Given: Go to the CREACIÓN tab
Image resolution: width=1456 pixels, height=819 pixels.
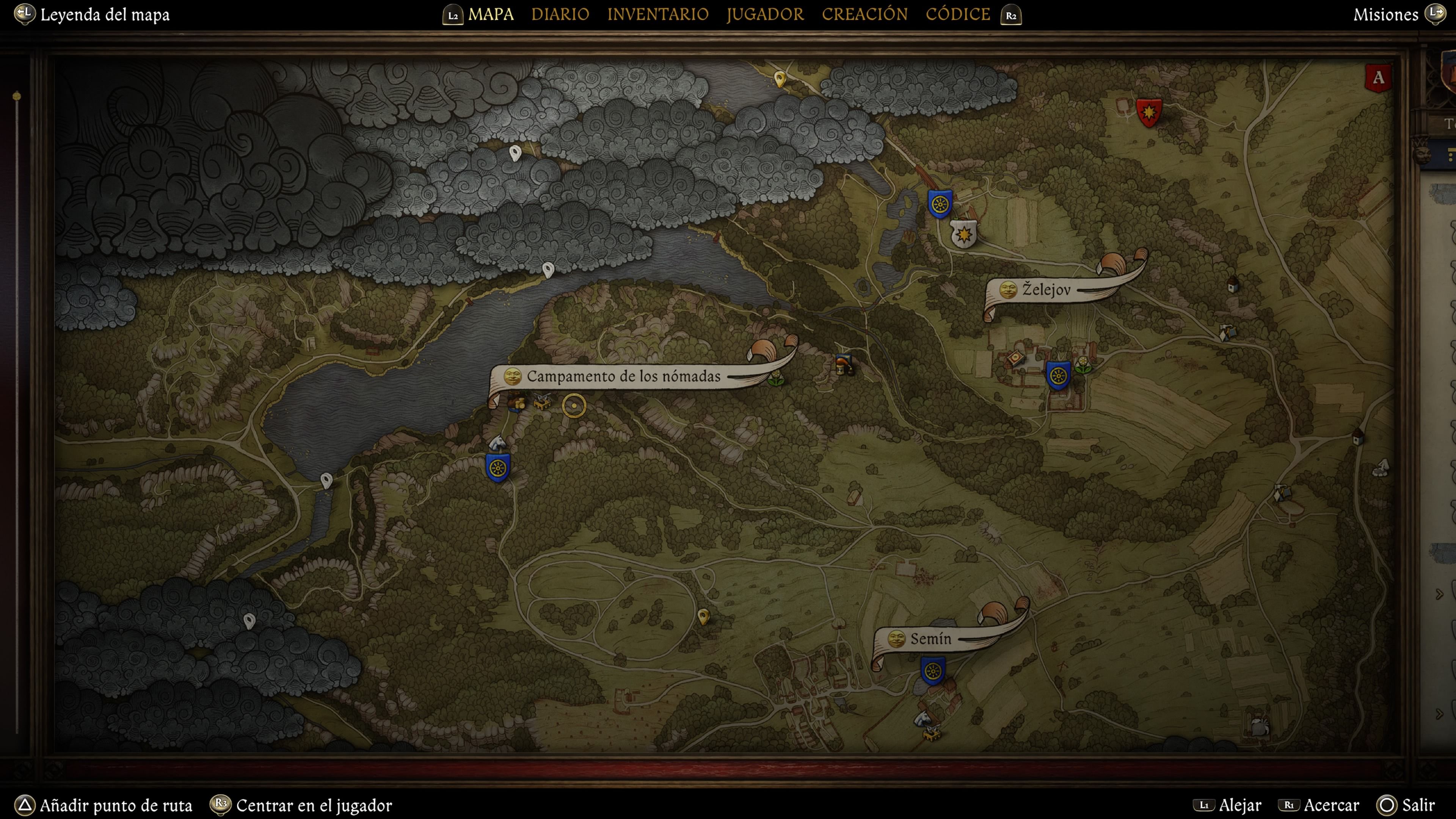Looking at the screenshot, I should (864, 14).
